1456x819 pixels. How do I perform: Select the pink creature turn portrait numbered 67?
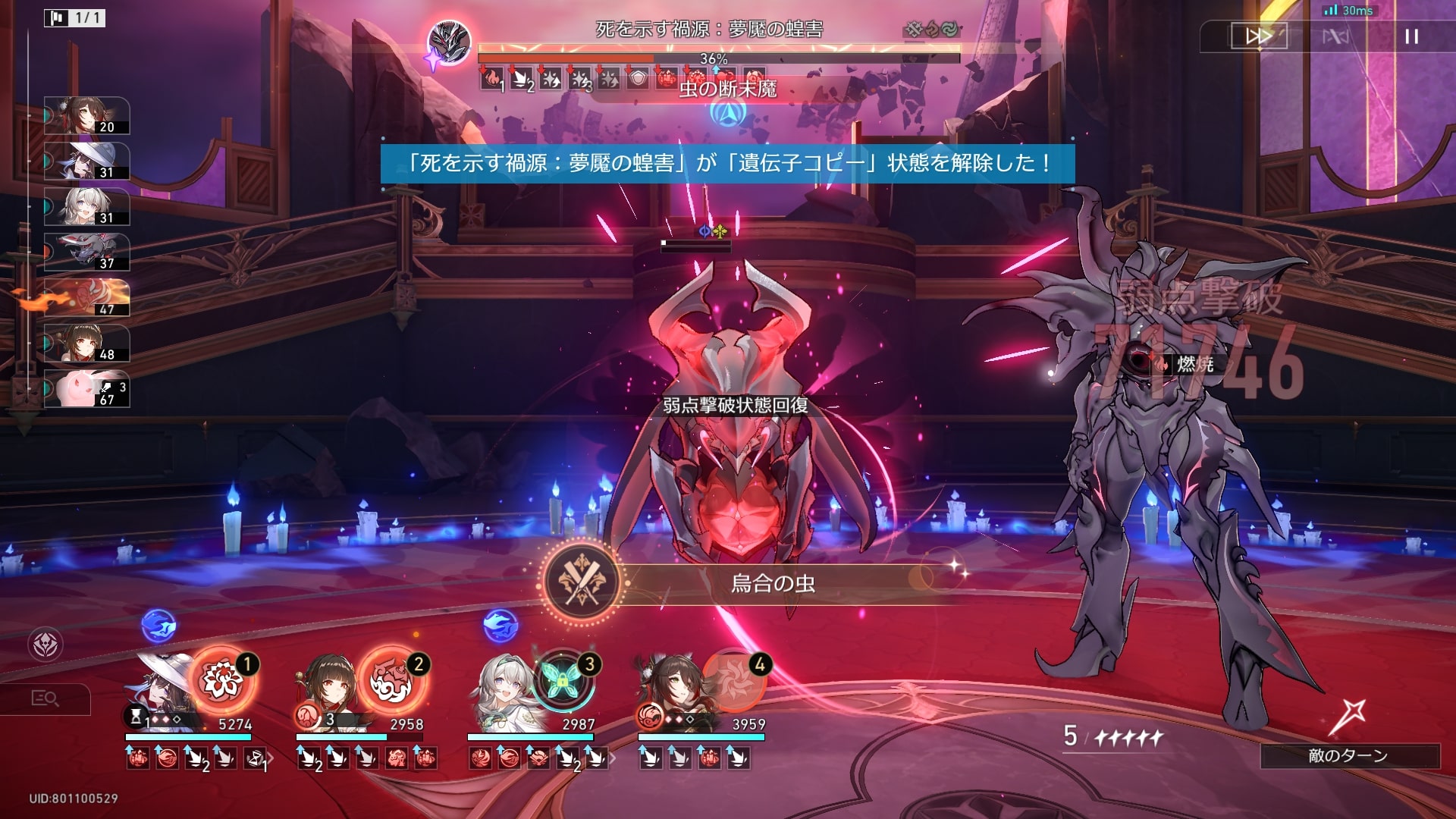pyautogui.click(x=86, y=389)
